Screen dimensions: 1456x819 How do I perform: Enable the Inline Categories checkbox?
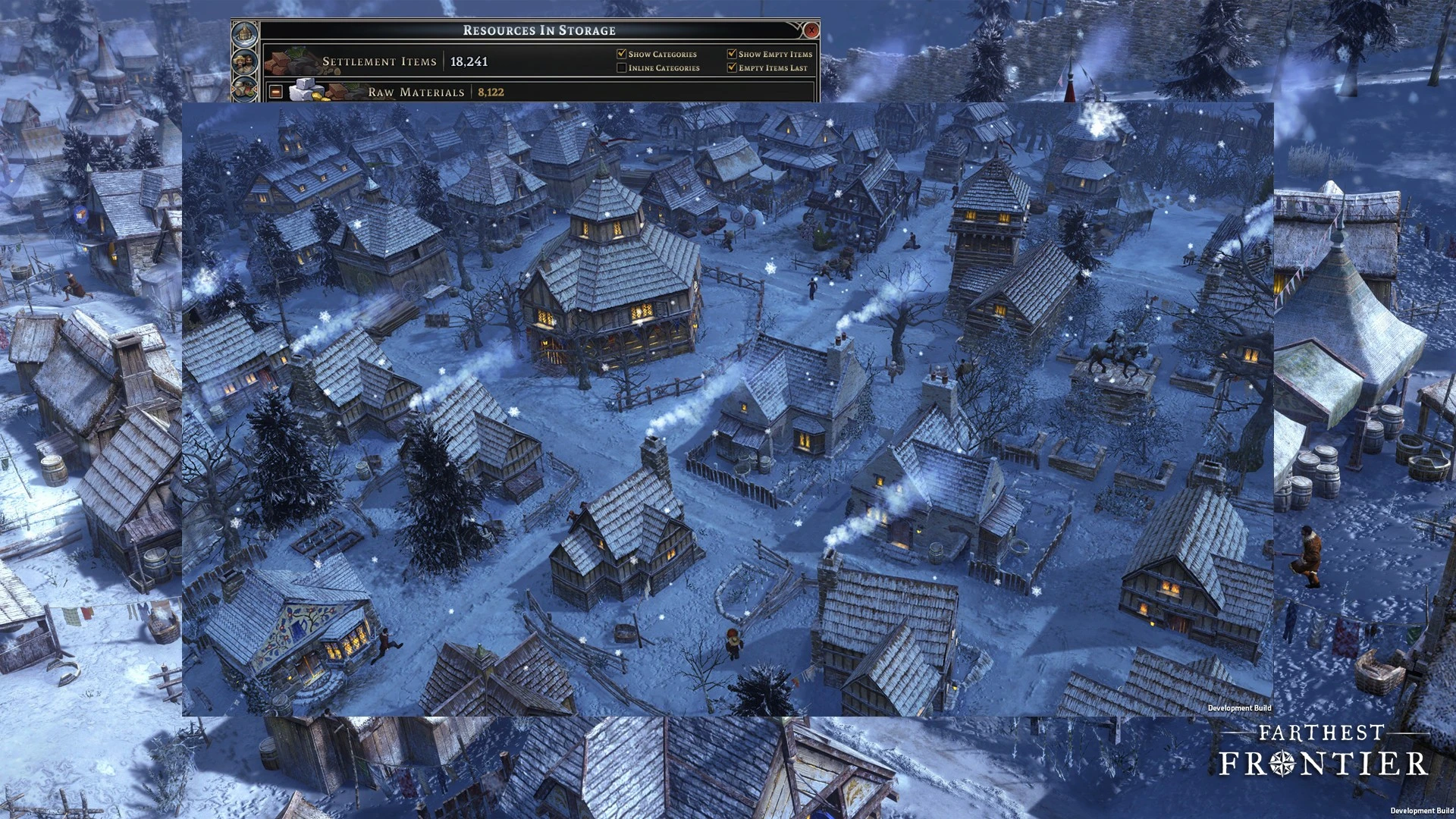(622, 67)
